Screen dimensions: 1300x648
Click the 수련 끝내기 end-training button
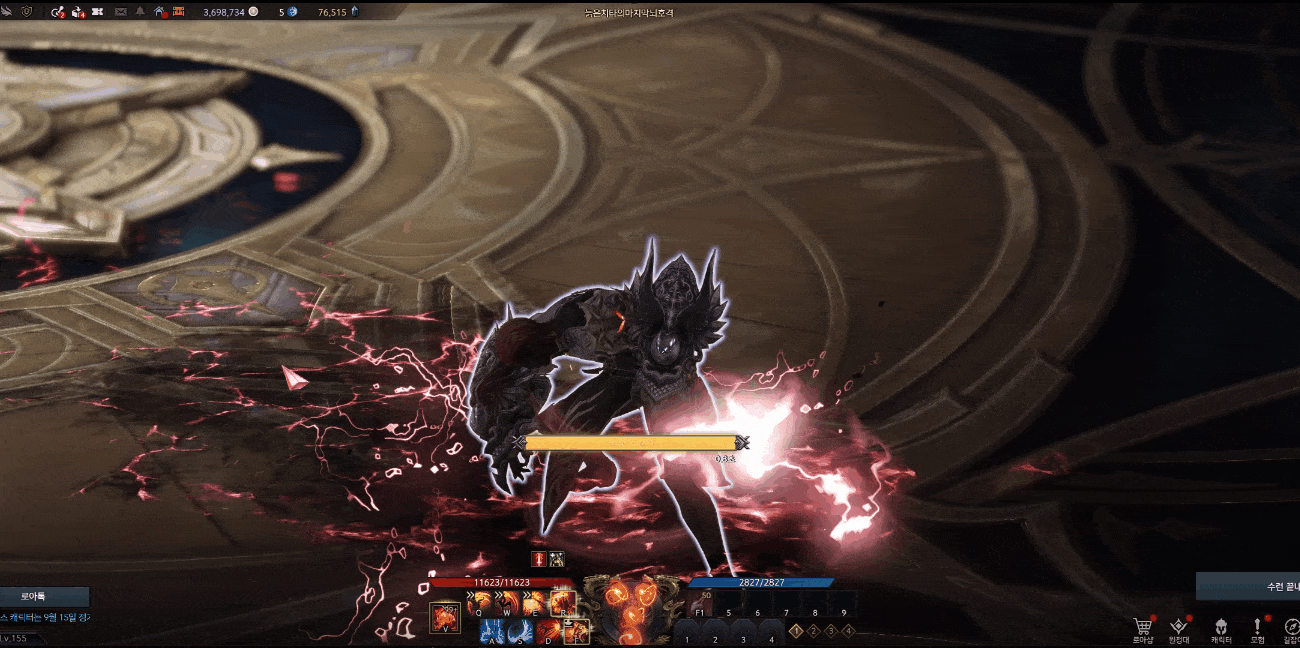[x=1250, y=586]
